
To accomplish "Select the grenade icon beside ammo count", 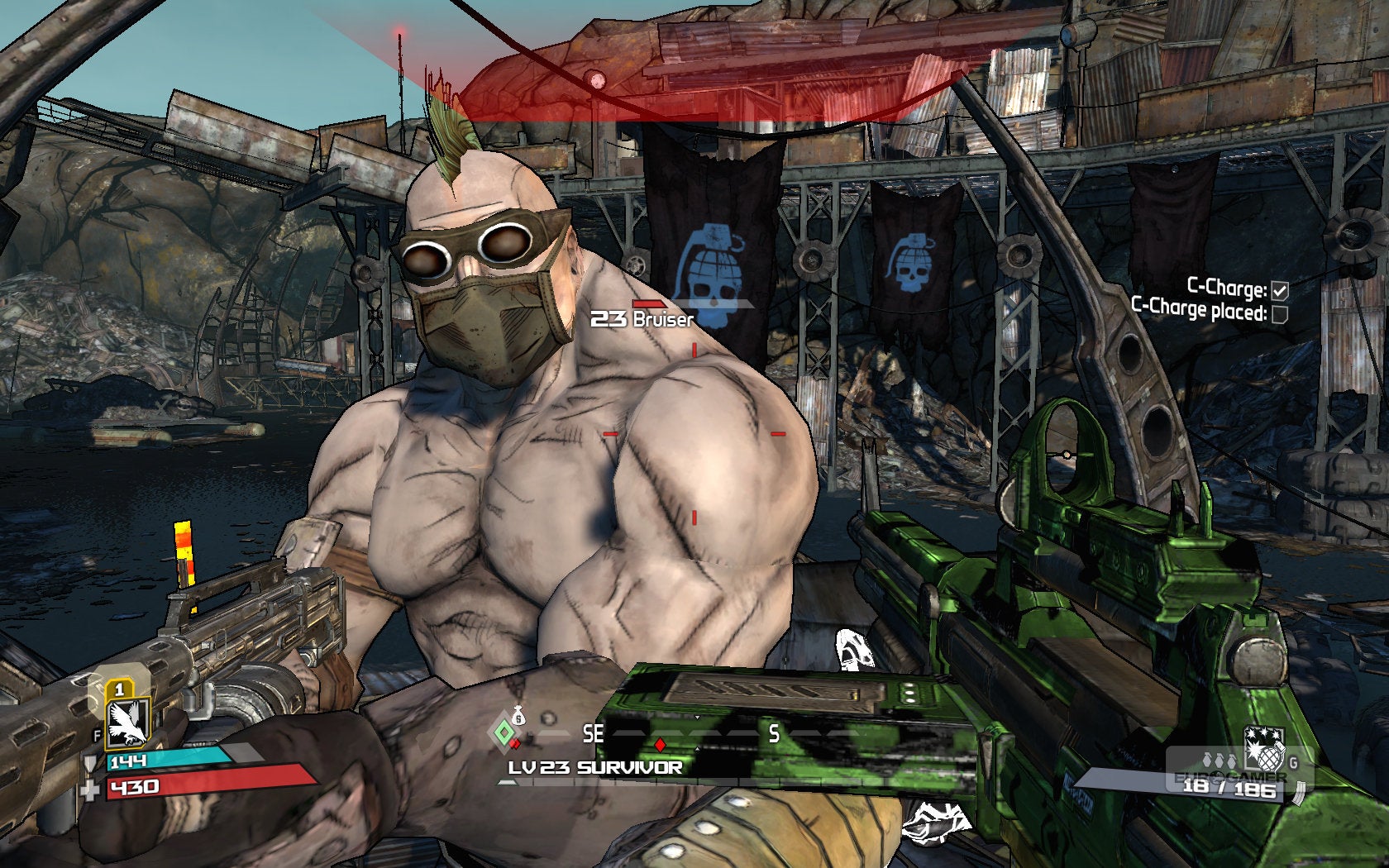I will 1263,749.
